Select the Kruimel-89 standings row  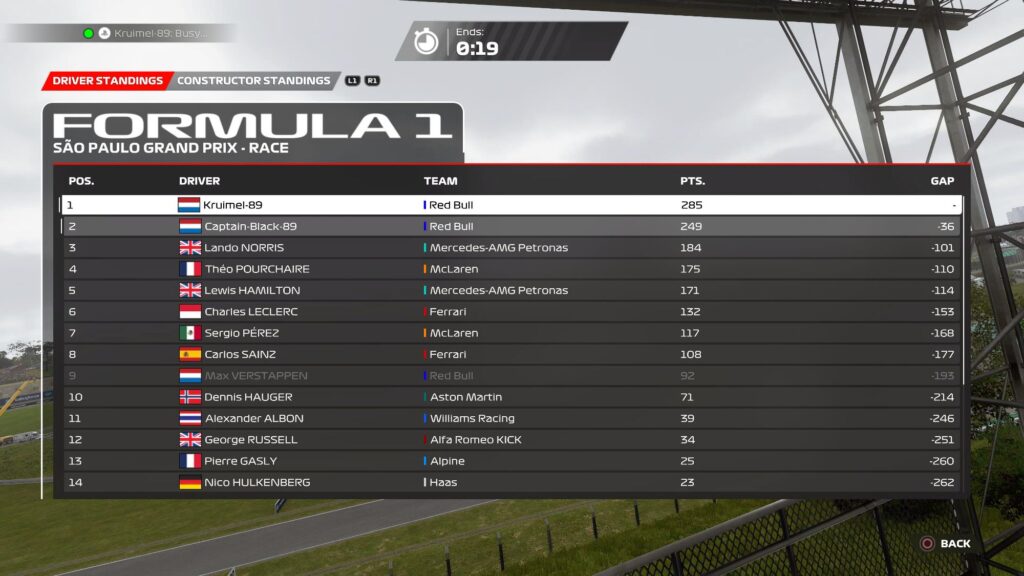pos(512,205)
